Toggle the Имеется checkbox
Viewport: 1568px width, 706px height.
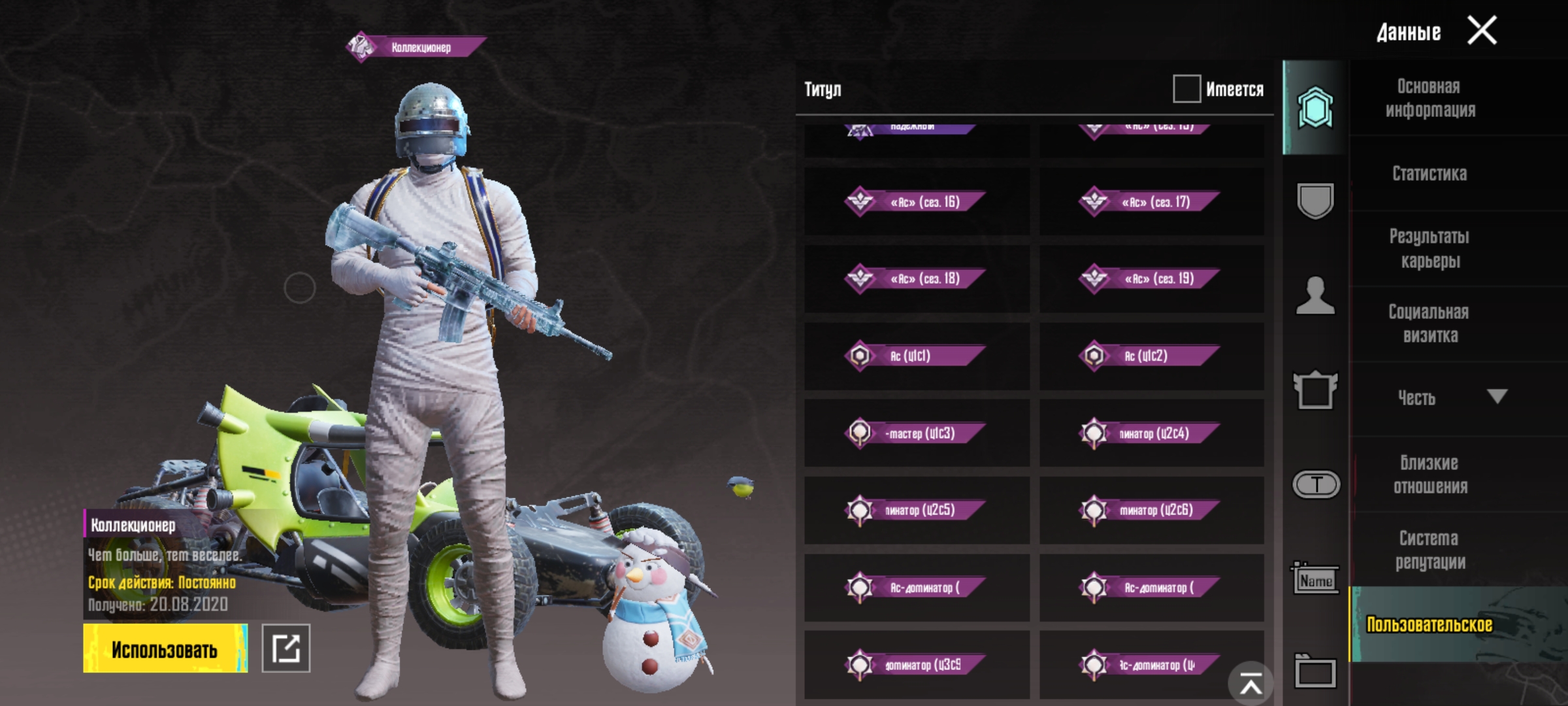[x=1186, y=89]
